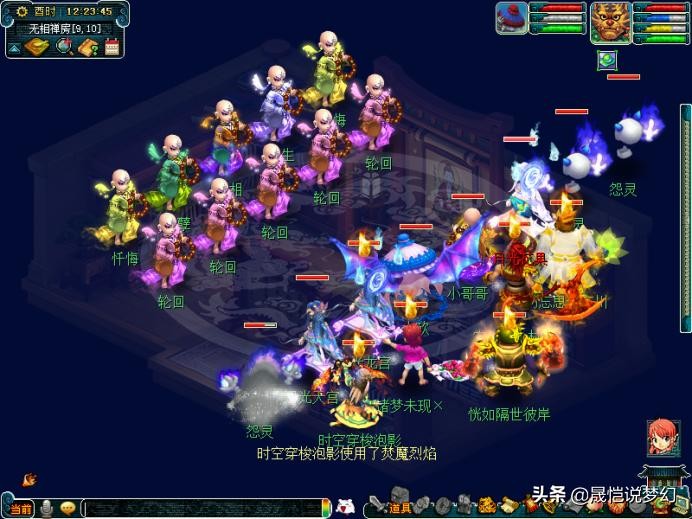692x519 pixels.
Task: Click the green orb buff icon
Action: pyautogui.click(x=606, y=60)
